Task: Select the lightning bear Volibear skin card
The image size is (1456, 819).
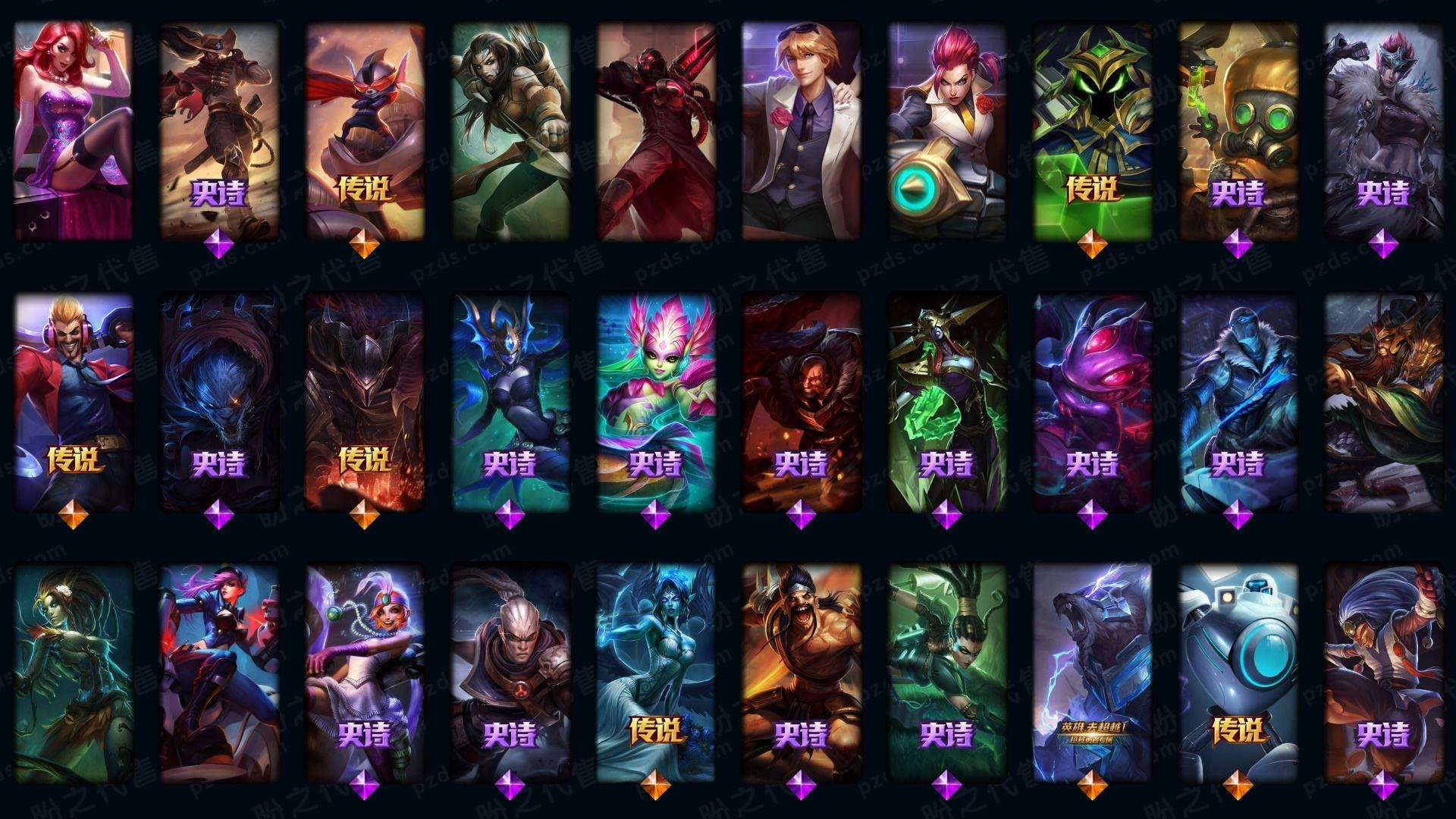Action: click(1093, 673)
